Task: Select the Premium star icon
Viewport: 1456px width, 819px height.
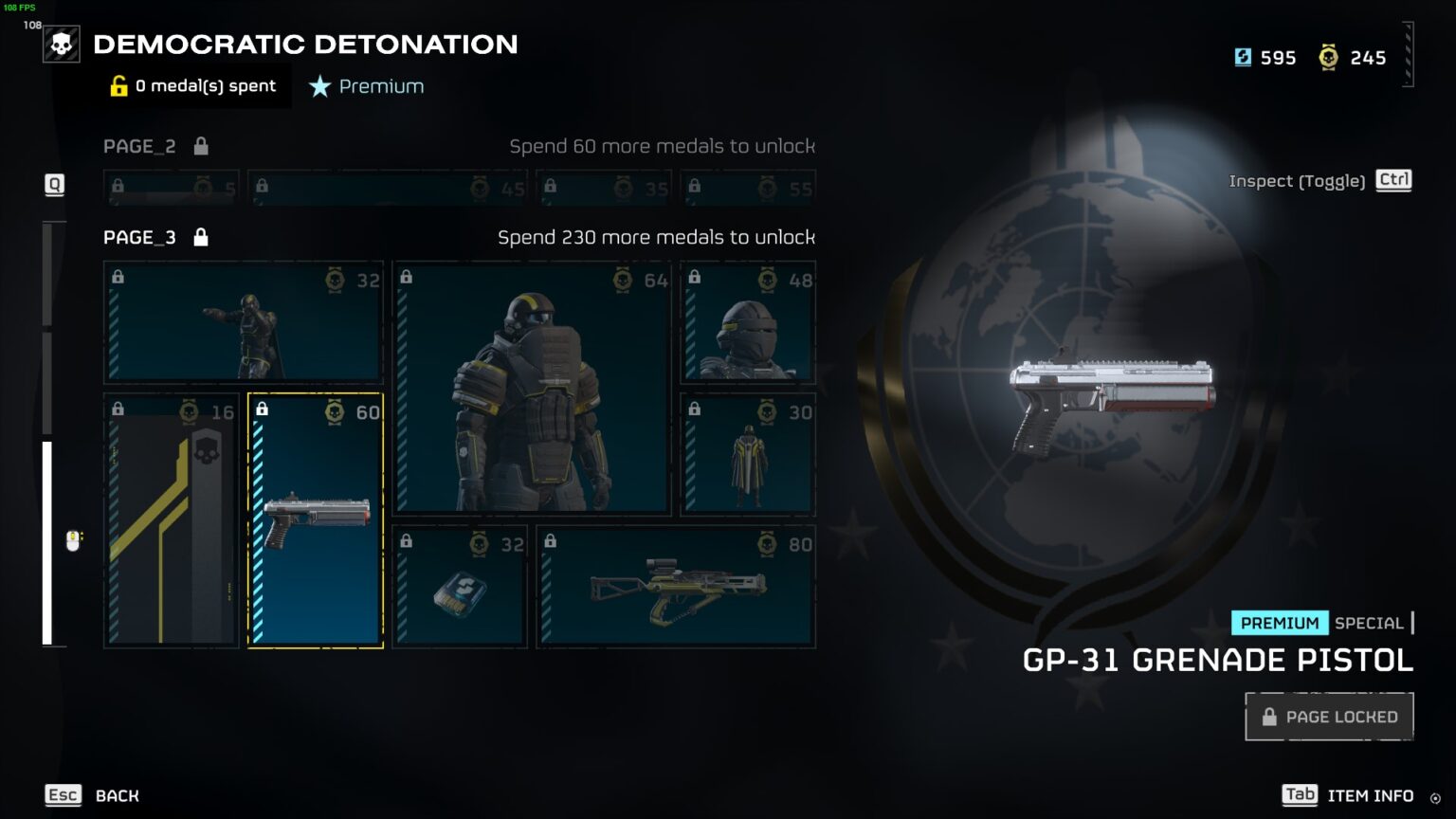Action: tap(318, 86)
